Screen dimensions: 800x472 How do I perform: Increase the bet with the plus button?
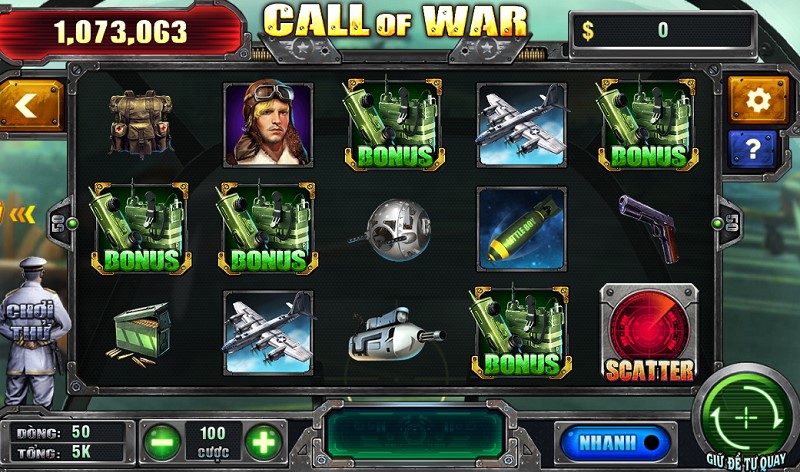pyautogui.click(x=263, y=441)
